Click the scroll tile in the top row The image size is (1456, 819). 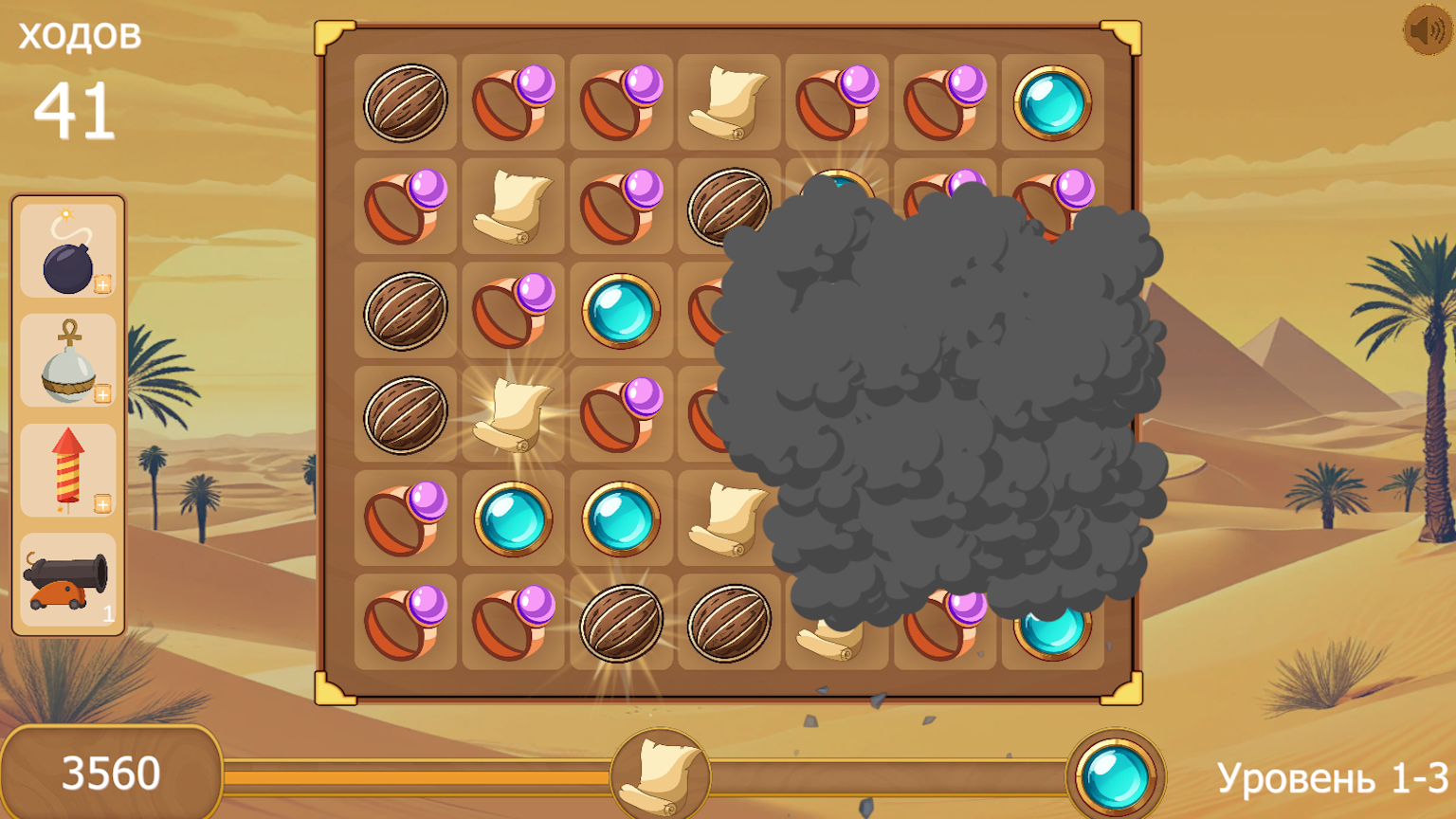728,101
